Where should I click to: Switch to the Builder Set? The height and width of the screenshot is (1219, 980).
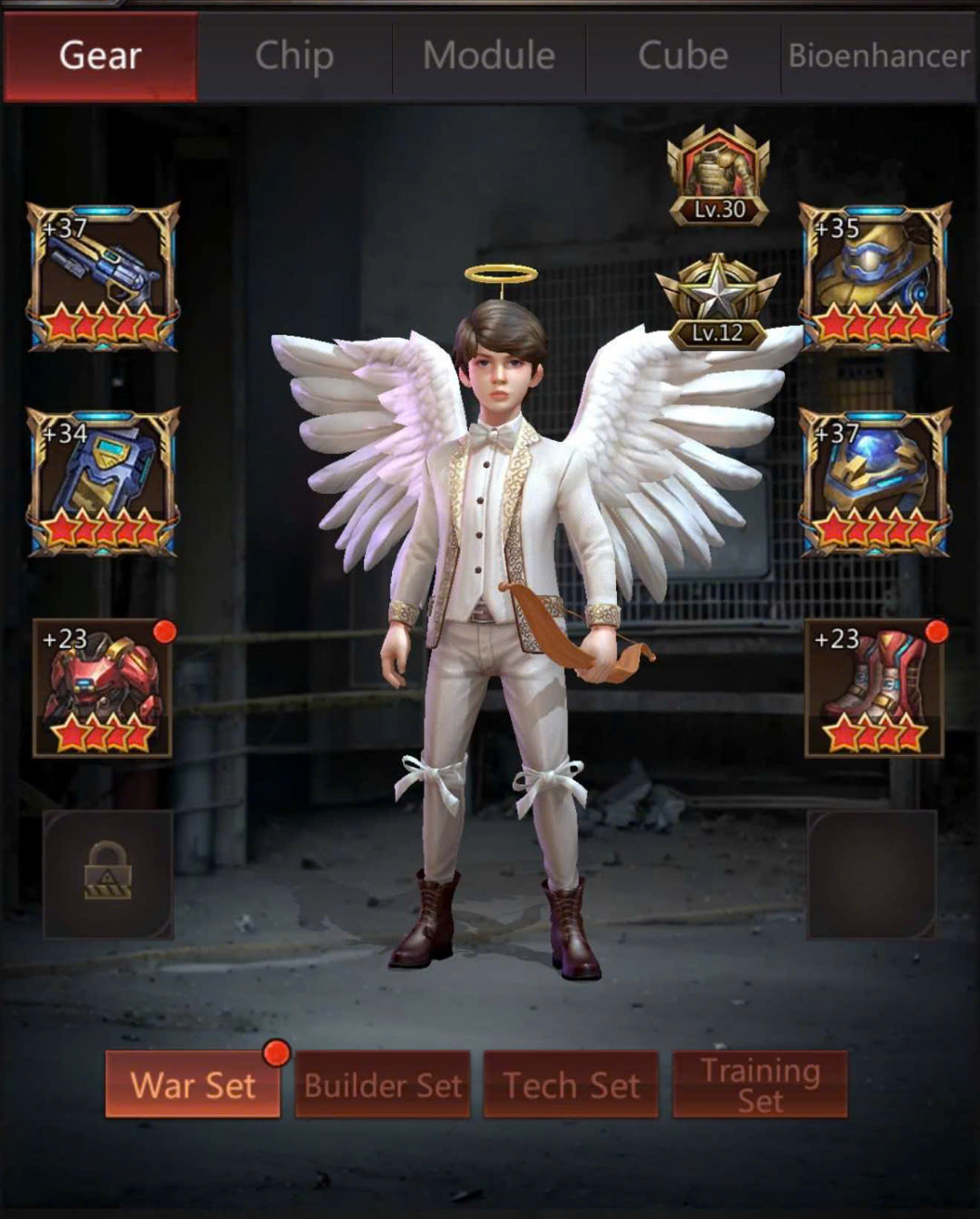382,1085
